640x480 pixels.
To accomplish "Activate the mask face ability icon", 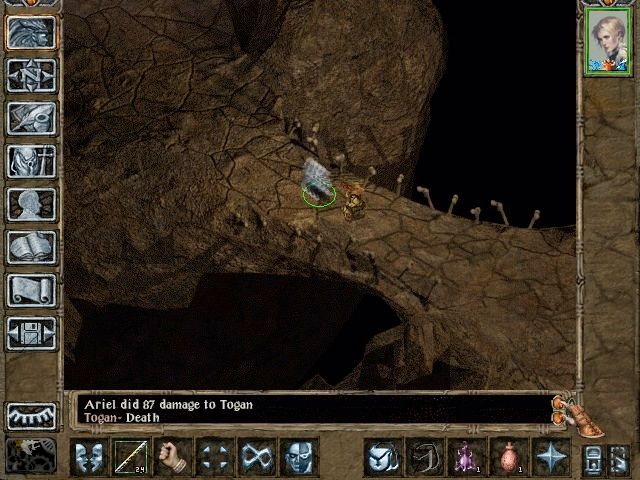I will click(299, 458).
